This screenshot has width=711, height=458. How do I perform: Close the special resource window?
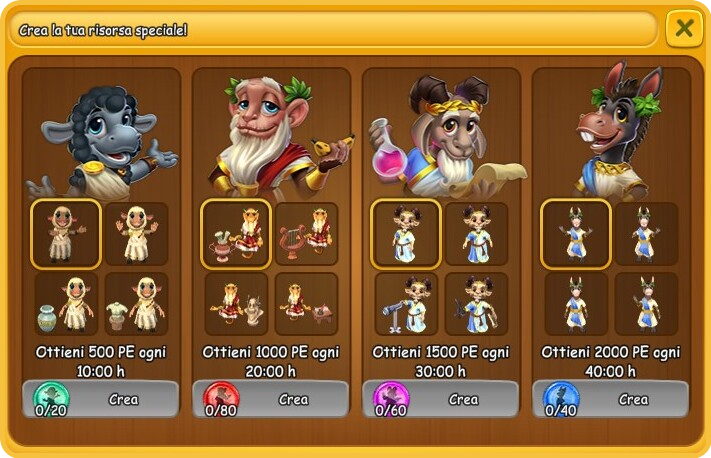684,28
